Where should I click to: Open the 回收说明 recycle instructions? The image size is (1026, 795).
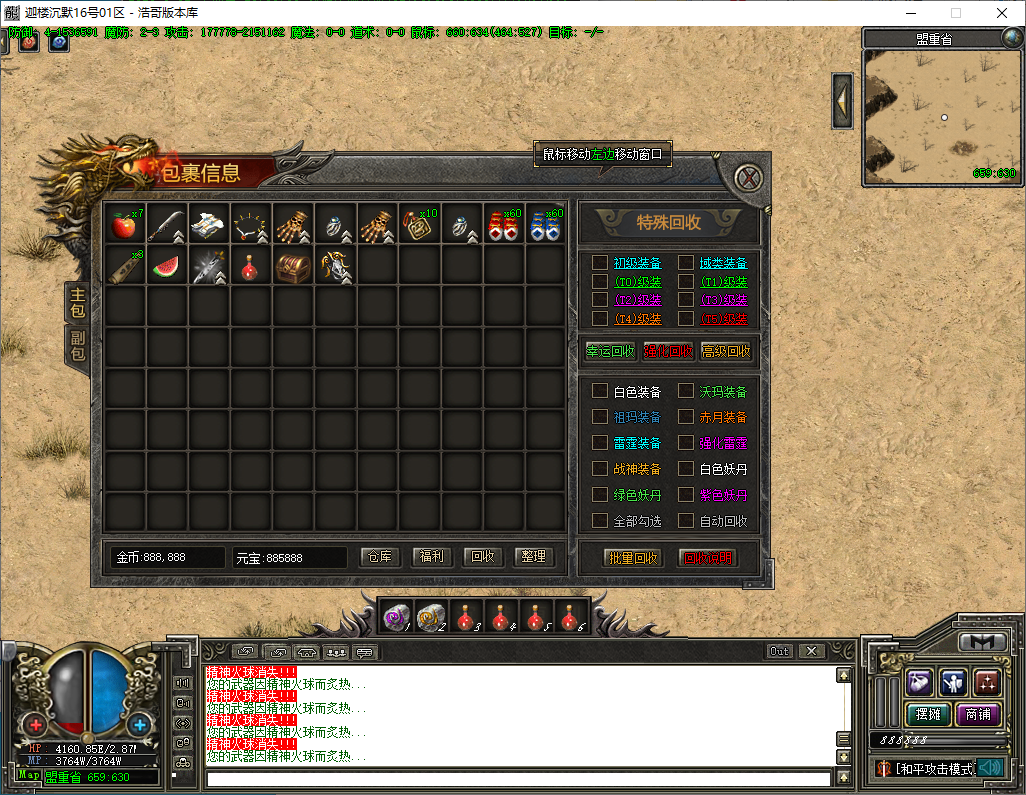coord(708,558)
